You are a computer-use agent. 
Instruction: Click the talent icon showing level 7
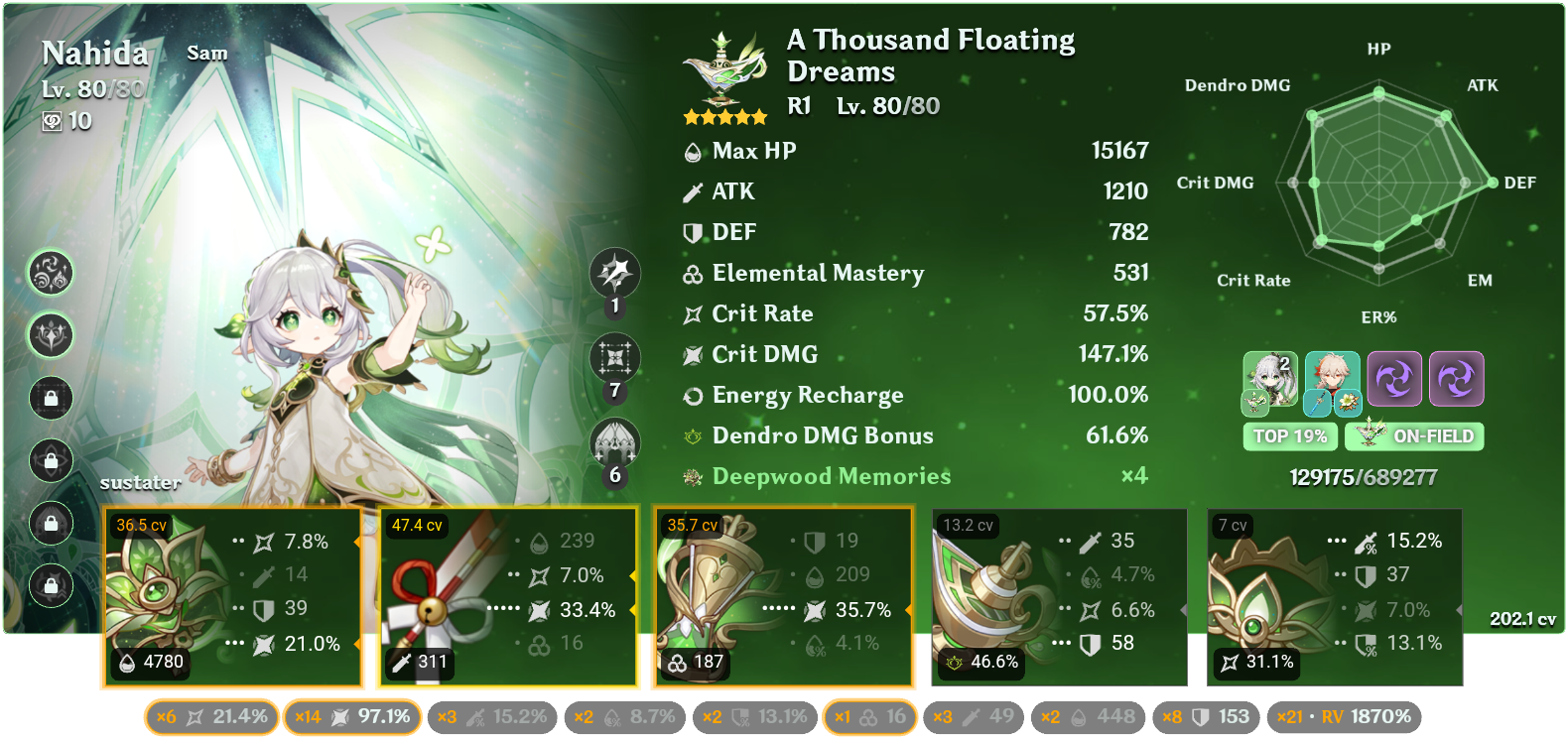point(615,358)
